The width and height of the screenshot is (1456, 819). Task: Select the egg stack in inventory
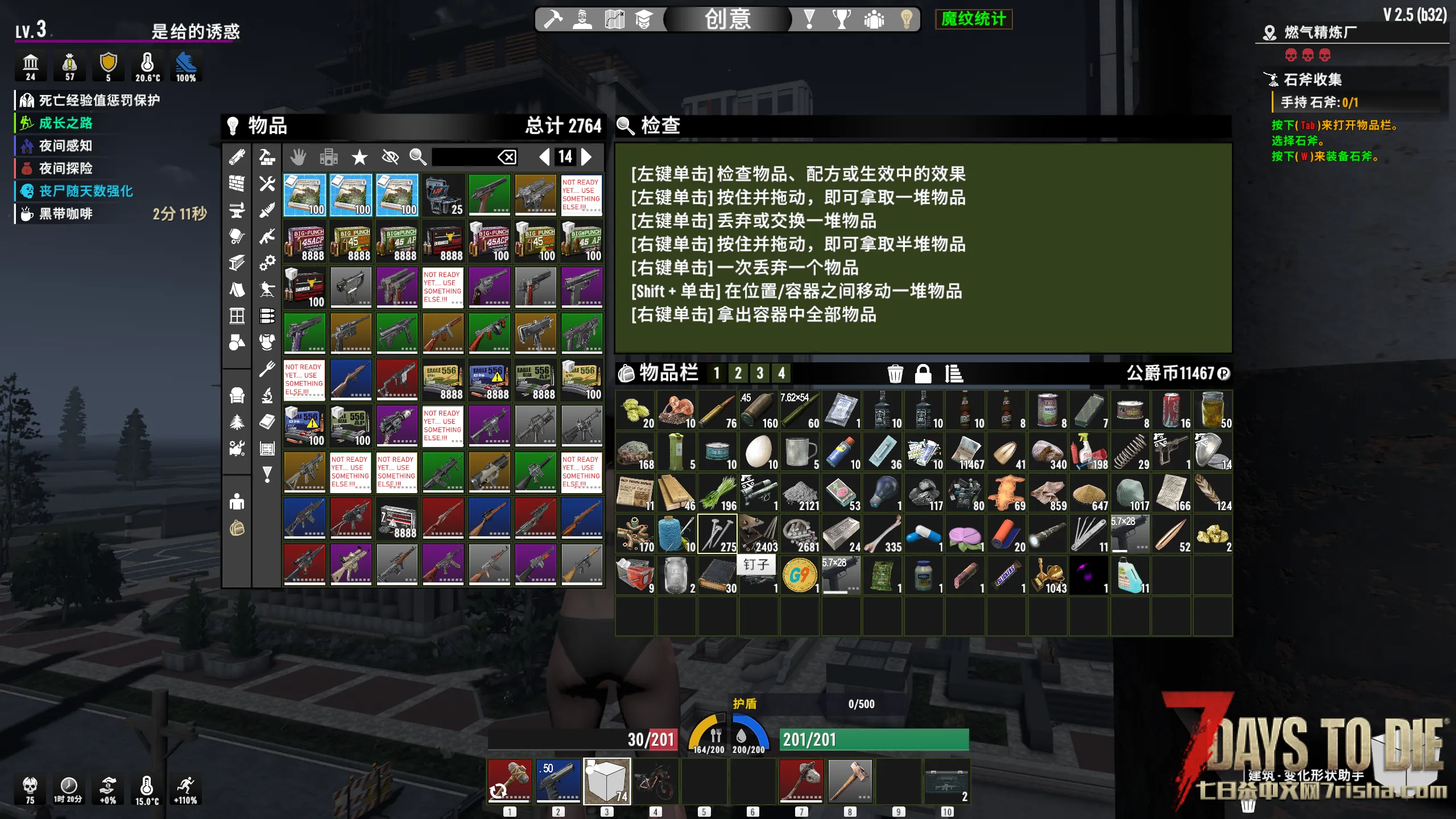tap(759, 452)
